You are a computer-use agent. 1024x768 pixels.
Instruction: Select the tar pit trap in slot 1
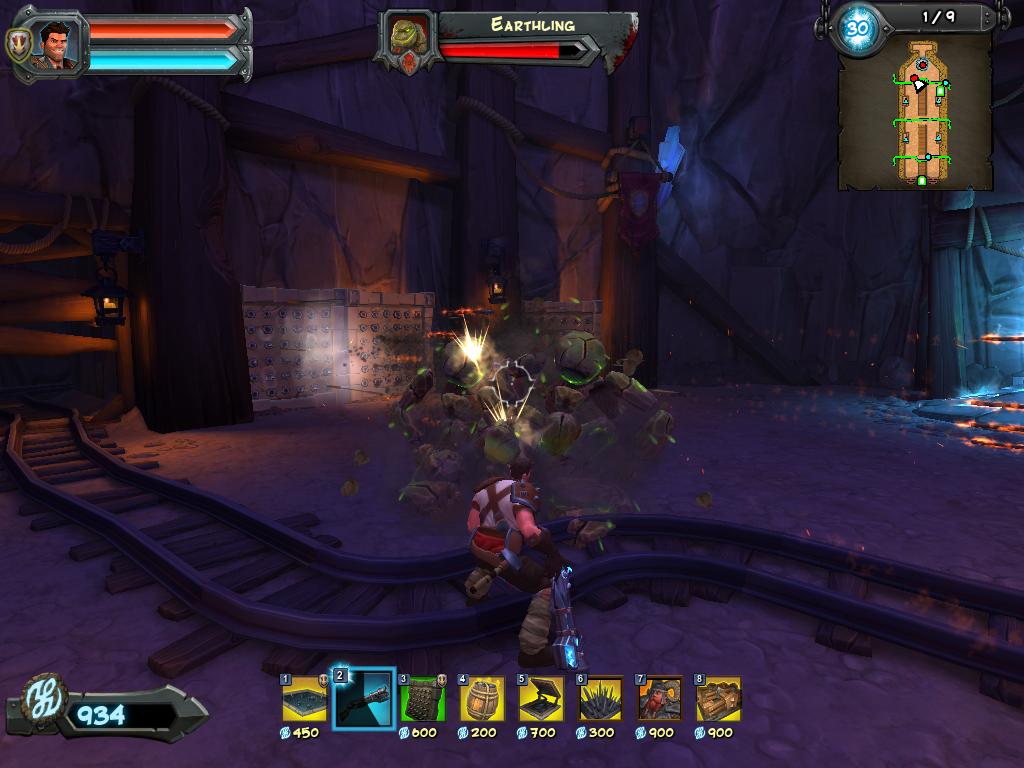tap(305, 699)
